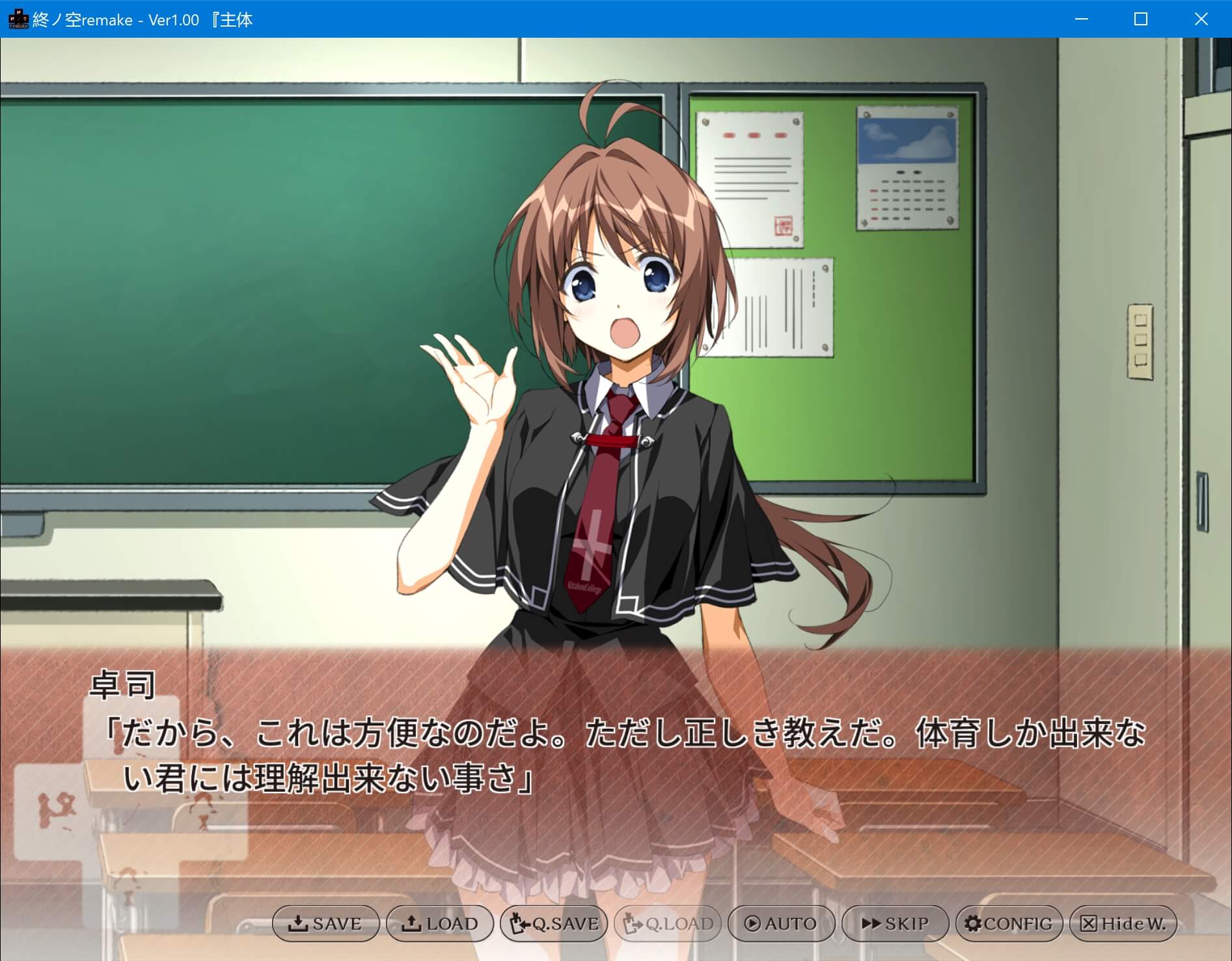
Task: Click the quick-save arrow icon on Q.SAVE
Action: coord(517,923)
